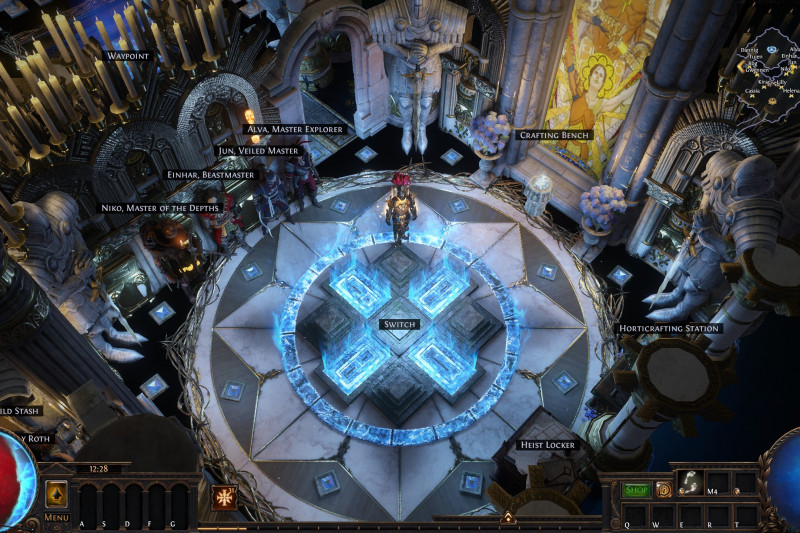
Task: Open the green Shop button
Action: pos(636,489)
